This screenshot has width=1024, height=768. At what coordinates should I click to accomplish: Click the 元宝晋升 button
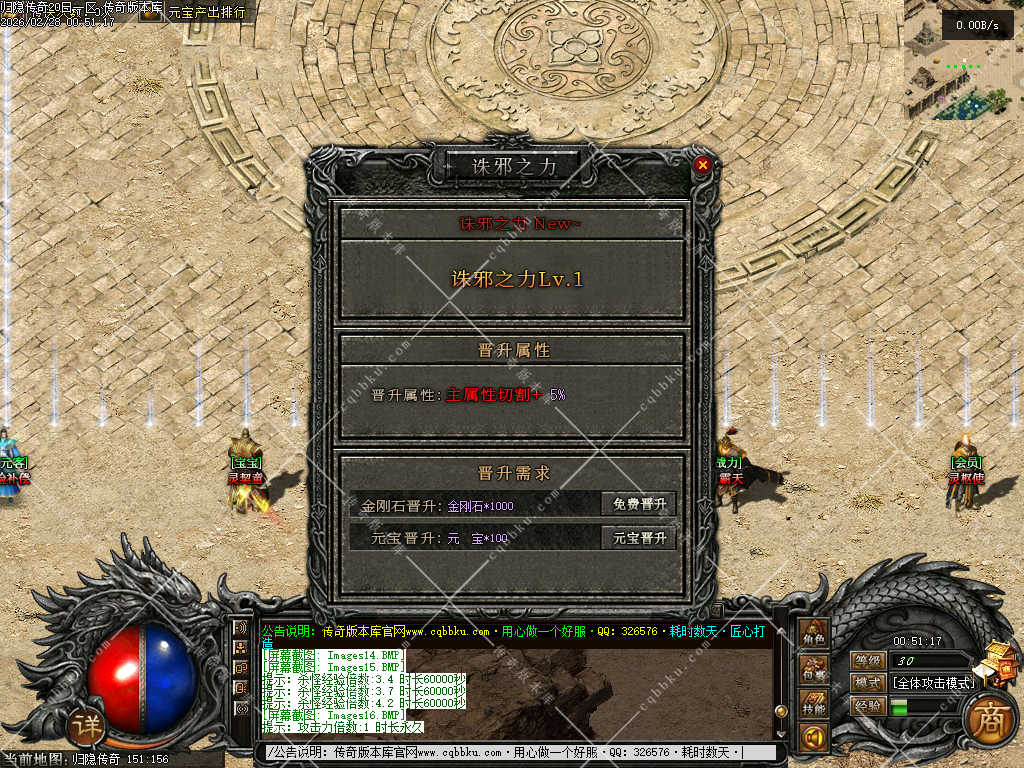[639, 538]
